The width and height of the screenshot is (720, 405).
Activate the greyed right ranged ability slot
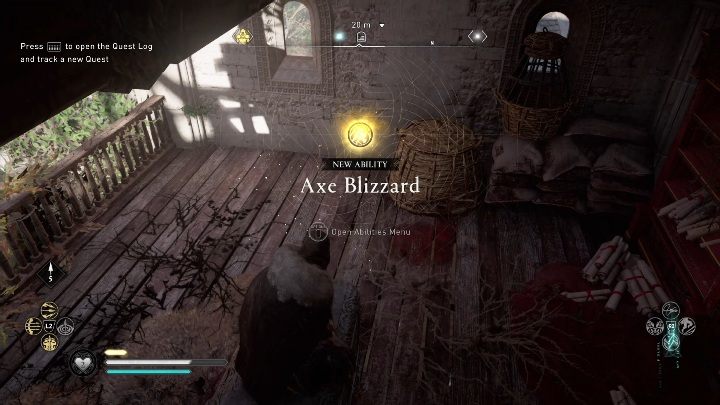coord(66,326)
